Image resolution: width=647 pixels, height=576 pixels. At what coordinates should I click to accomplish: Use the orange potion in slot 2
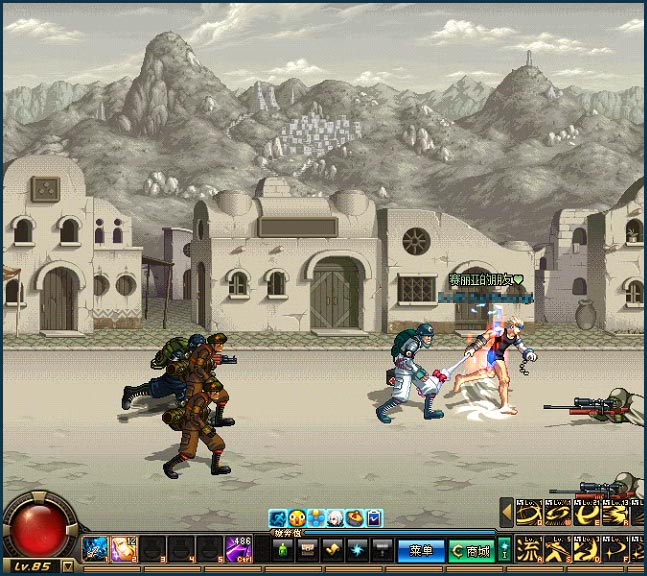click(x=124, y=548)
